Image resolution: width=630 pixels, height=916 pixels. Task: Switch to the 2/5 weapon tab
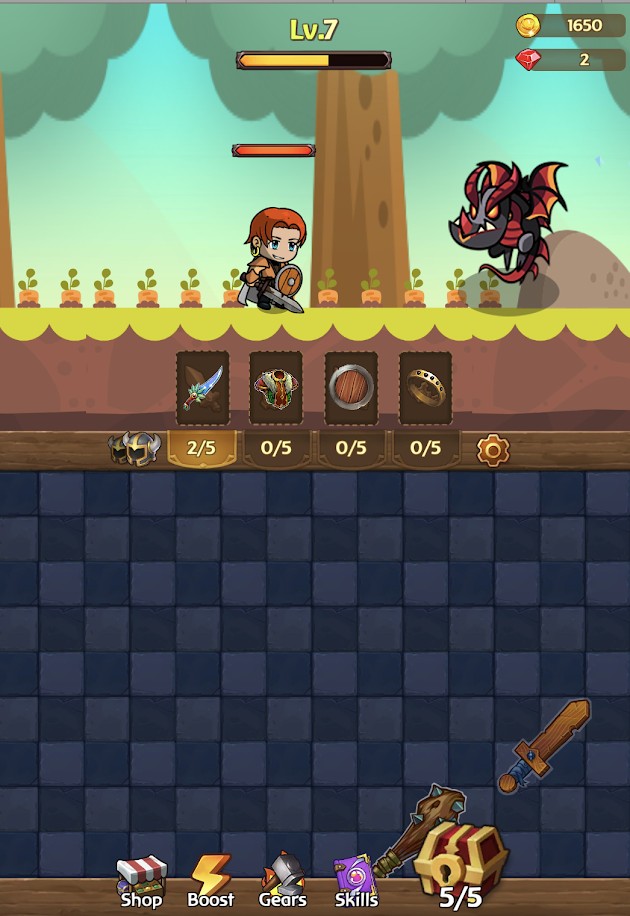[202, 448]
